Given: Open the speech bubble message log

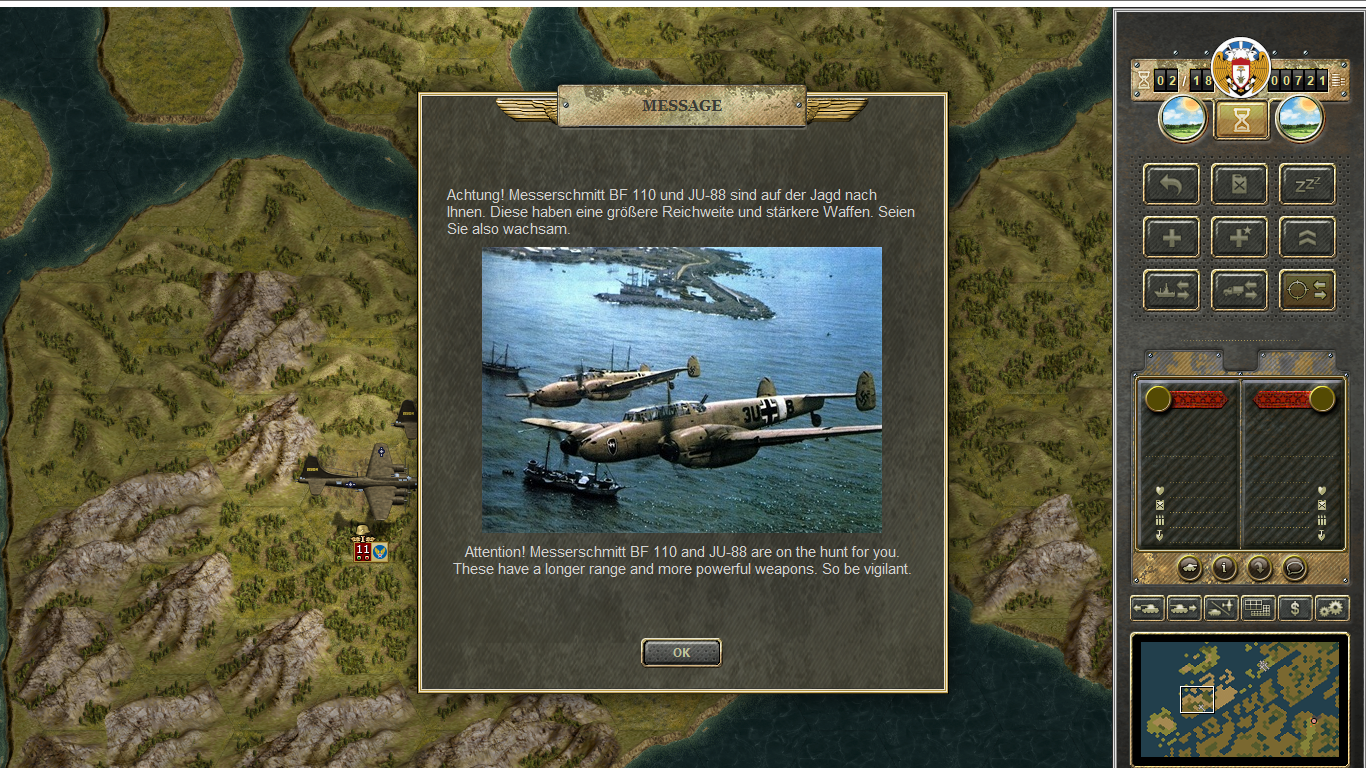Looking at the screenshot, I should tap(1295, 568).
